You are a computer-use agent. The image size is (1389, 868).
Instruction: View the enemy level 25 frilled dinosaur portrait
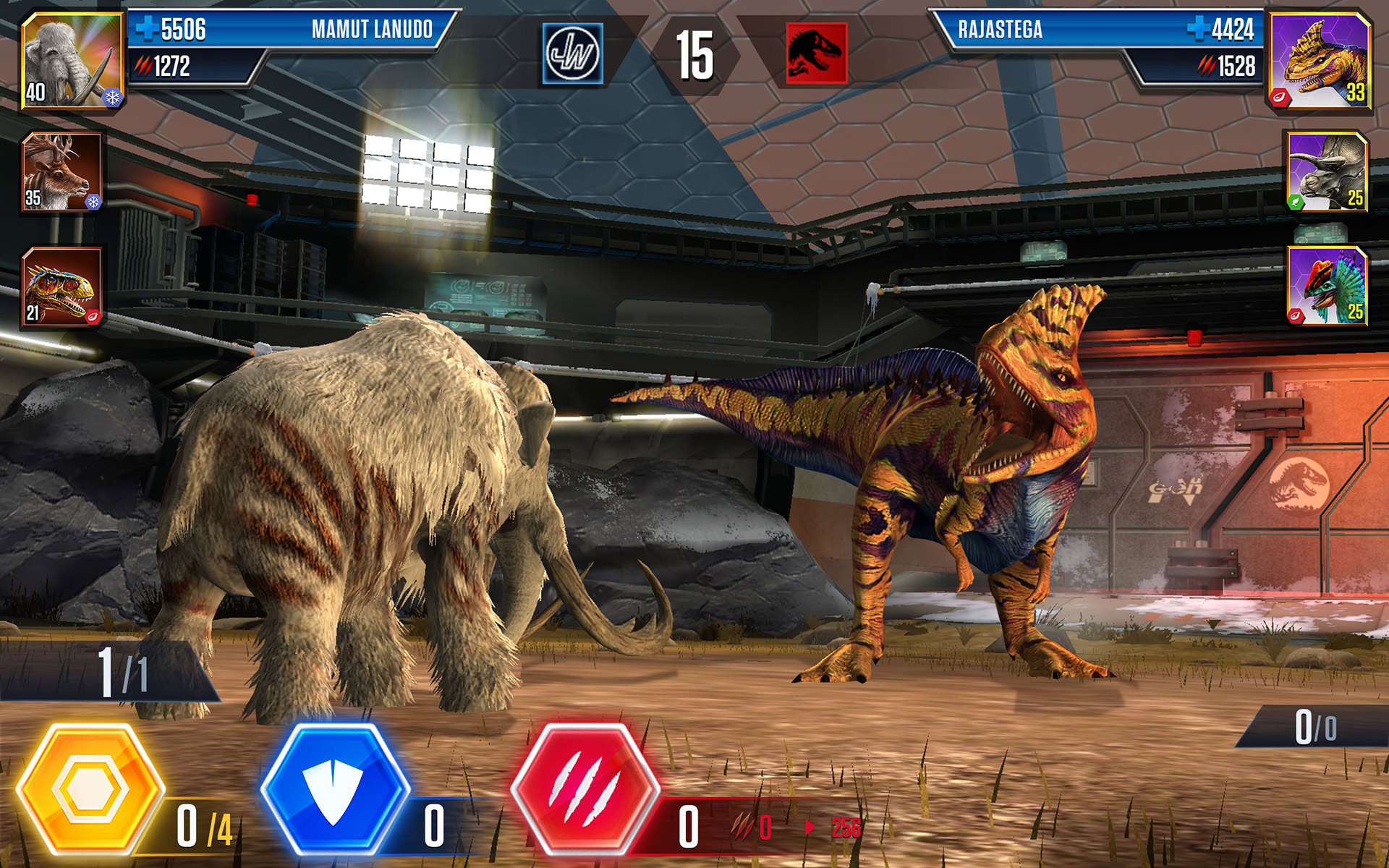[x=1328, y=286]
